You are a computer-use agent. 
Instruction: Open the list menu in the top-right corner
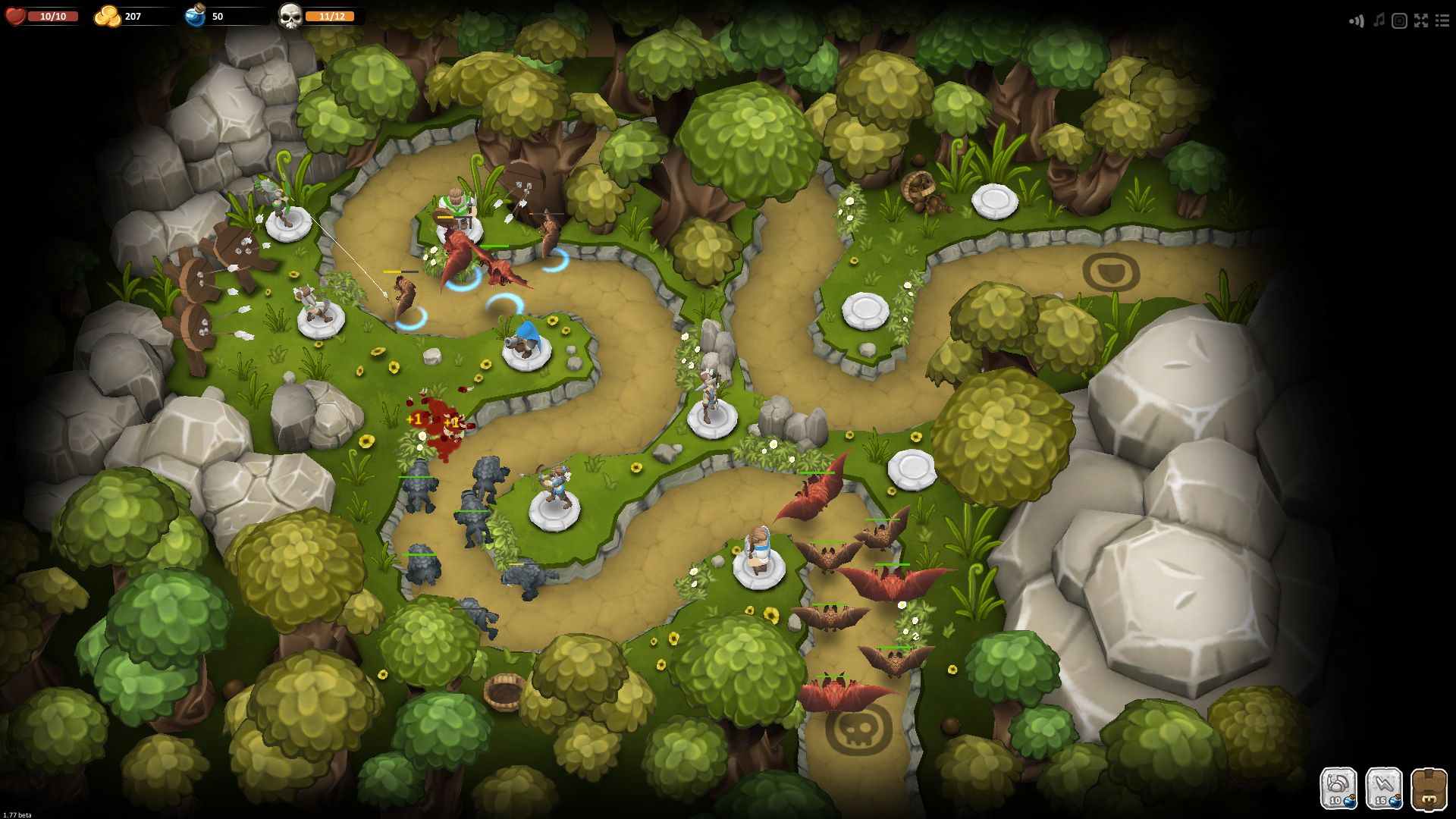click(x=1443, y=20)
